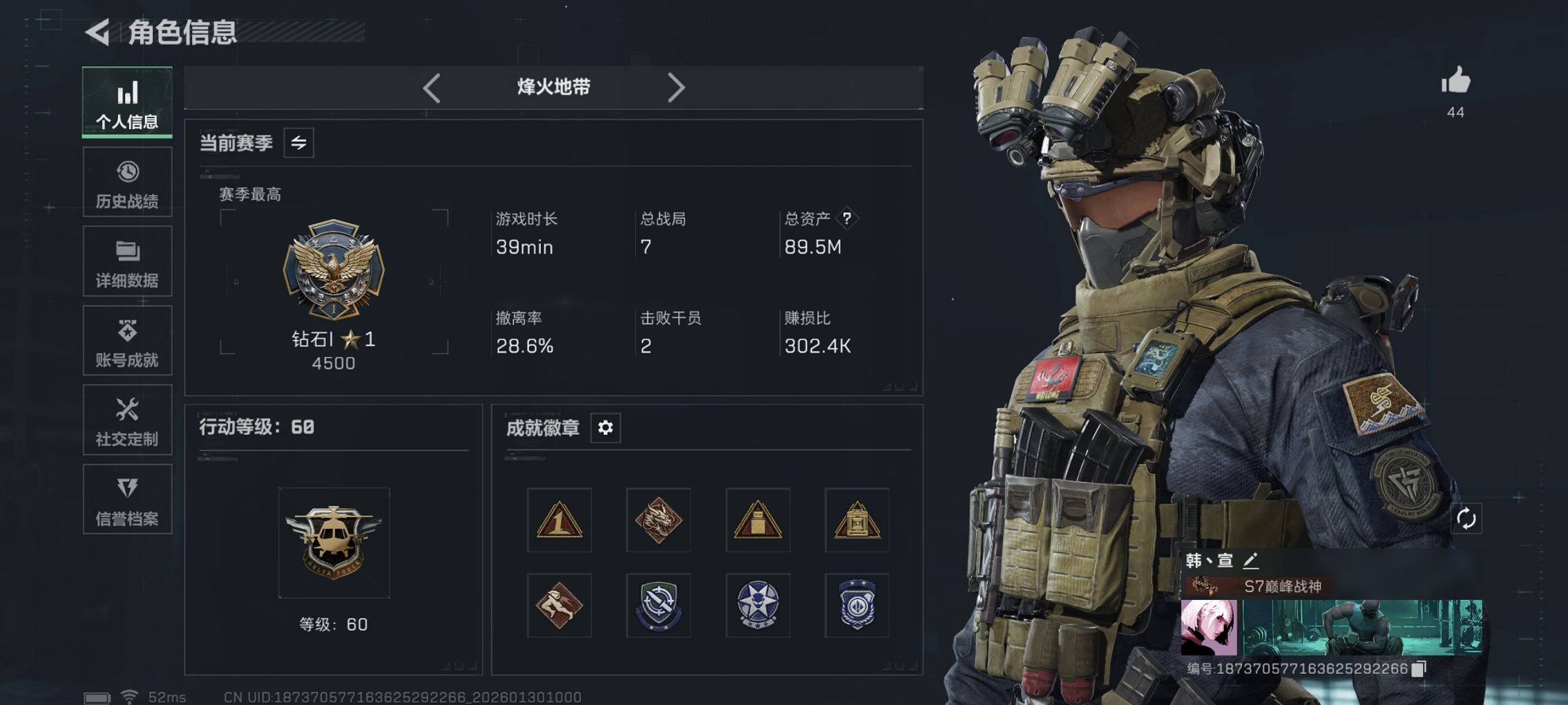1568x705 pixels.
Task: Open badge settings via the gear icon
Action: coord(606,428)
